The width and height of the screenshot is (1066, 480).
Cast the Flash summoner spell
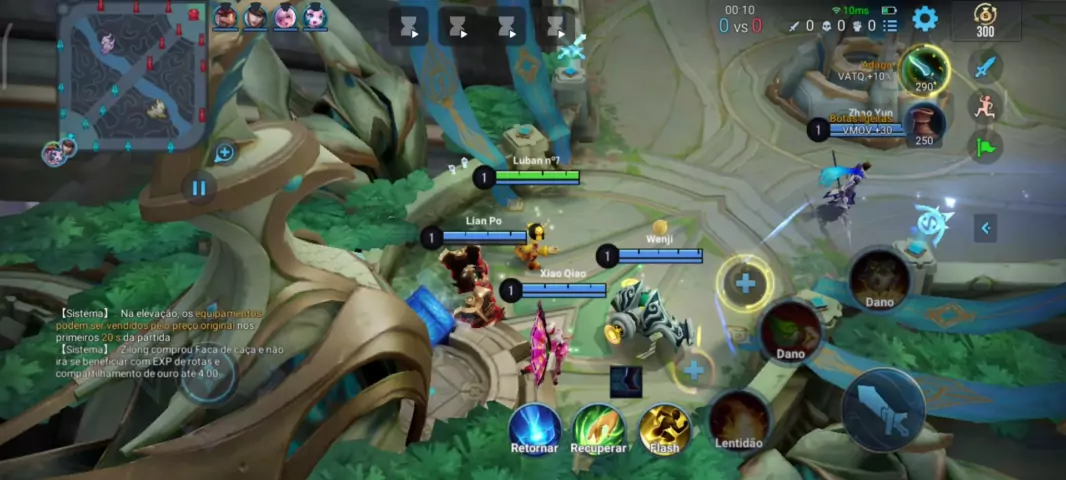pyautogui.click(x=665, y=428)
